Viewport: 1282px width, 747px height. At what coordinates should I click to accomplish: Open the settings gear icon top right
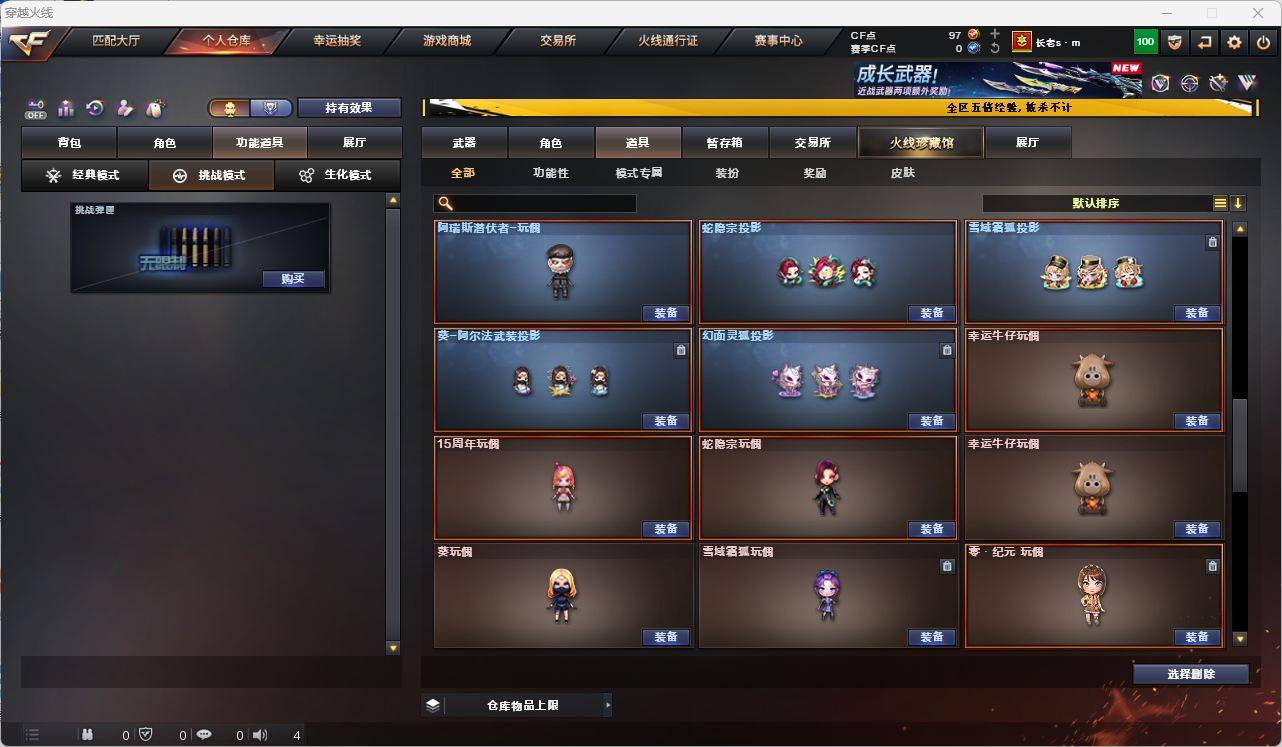coord(1233,42)
